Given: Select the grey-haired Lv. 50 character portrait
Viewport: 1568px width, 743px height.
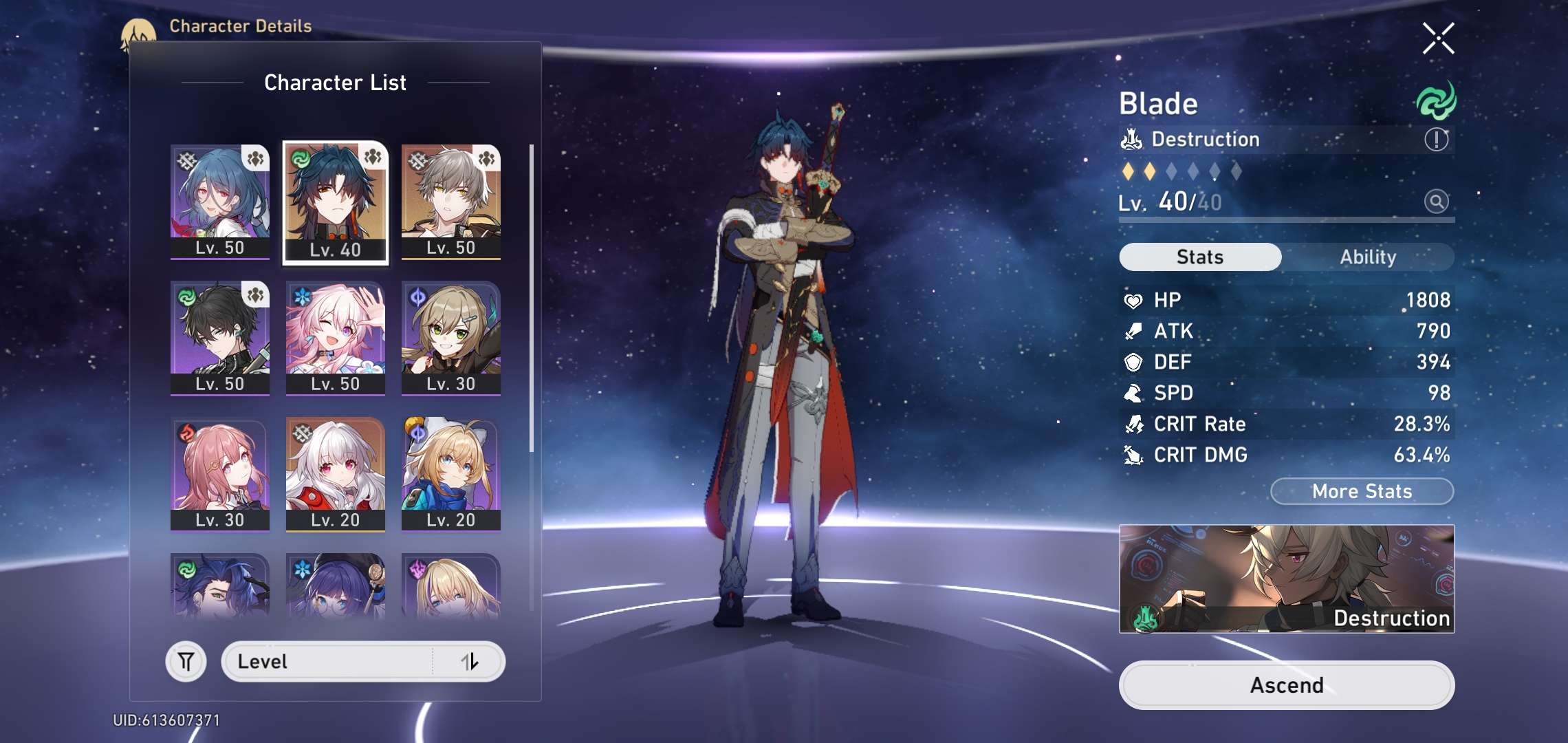Looking at the screenshot, I should coord(451,201).
